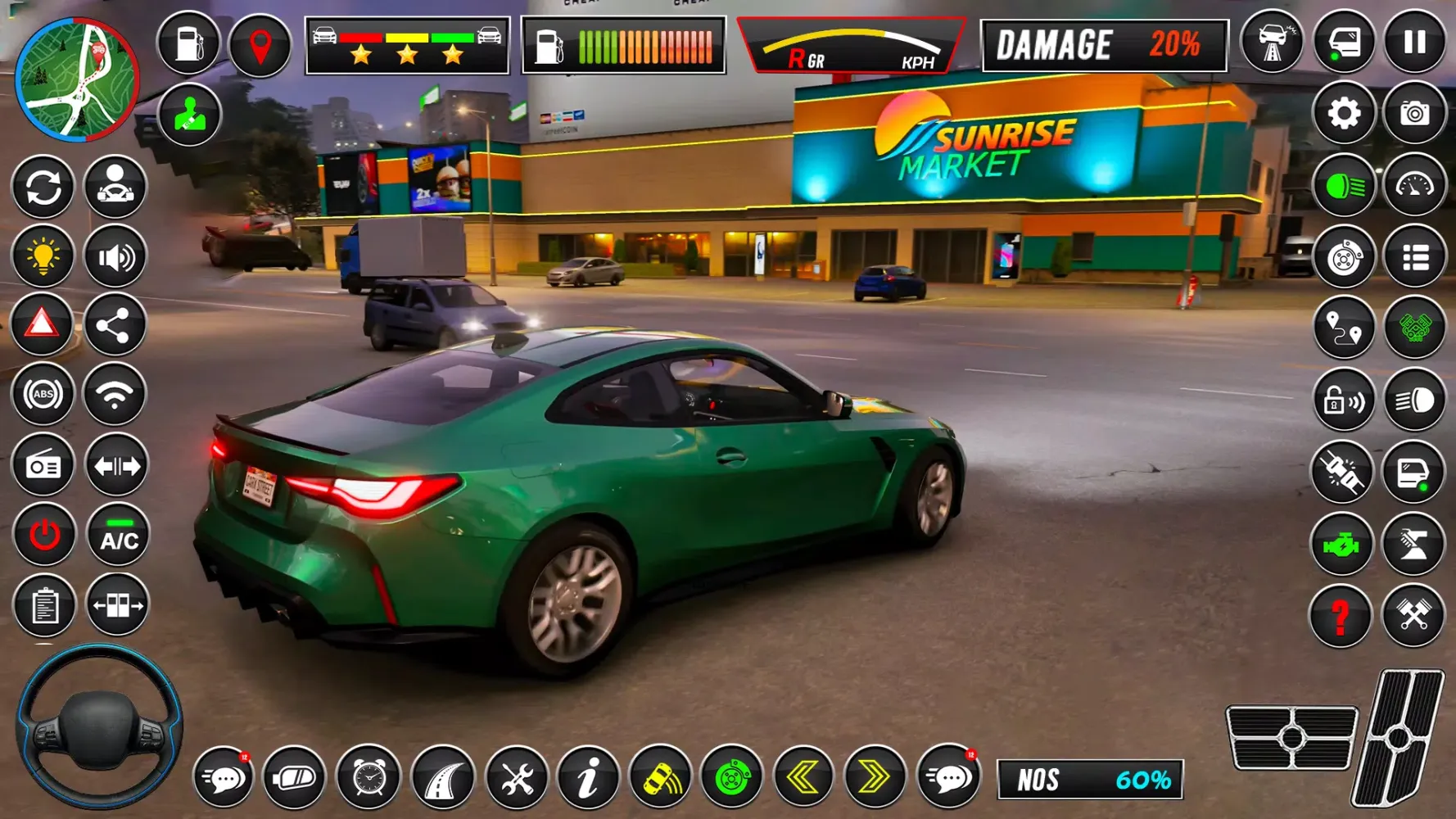Toggle the engine power button
Image resolution: width=1456 pixels, height=819 pixels.
tap(43, 535)
